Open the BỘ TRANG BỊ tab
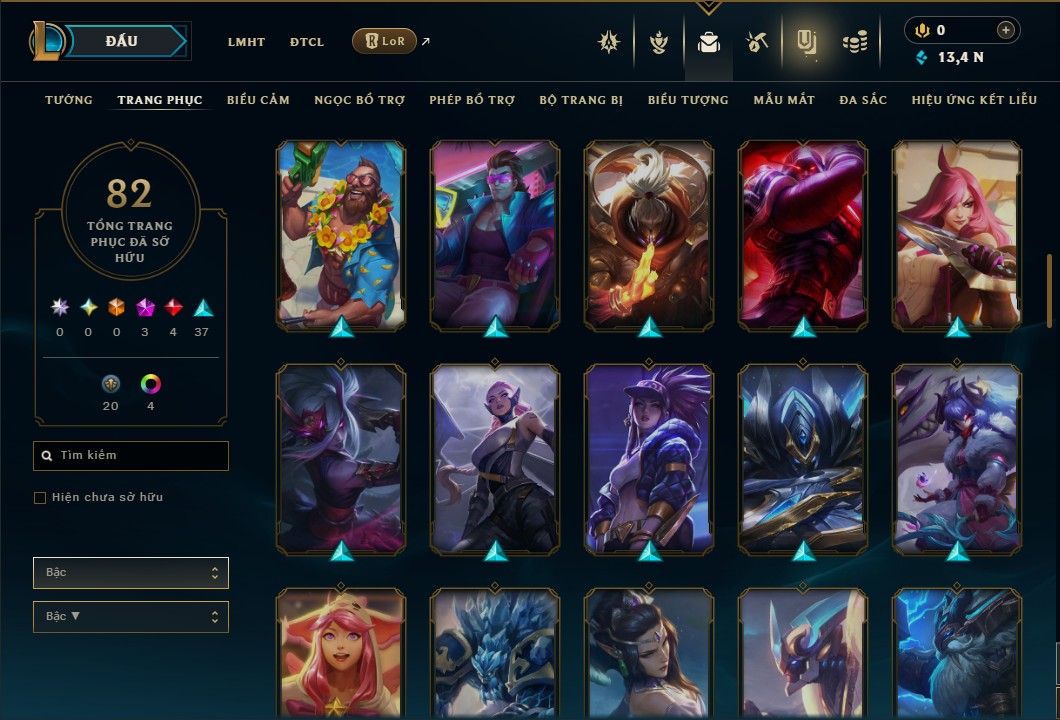The width and height of the screenshot is (1060, 720). point(581,100)
